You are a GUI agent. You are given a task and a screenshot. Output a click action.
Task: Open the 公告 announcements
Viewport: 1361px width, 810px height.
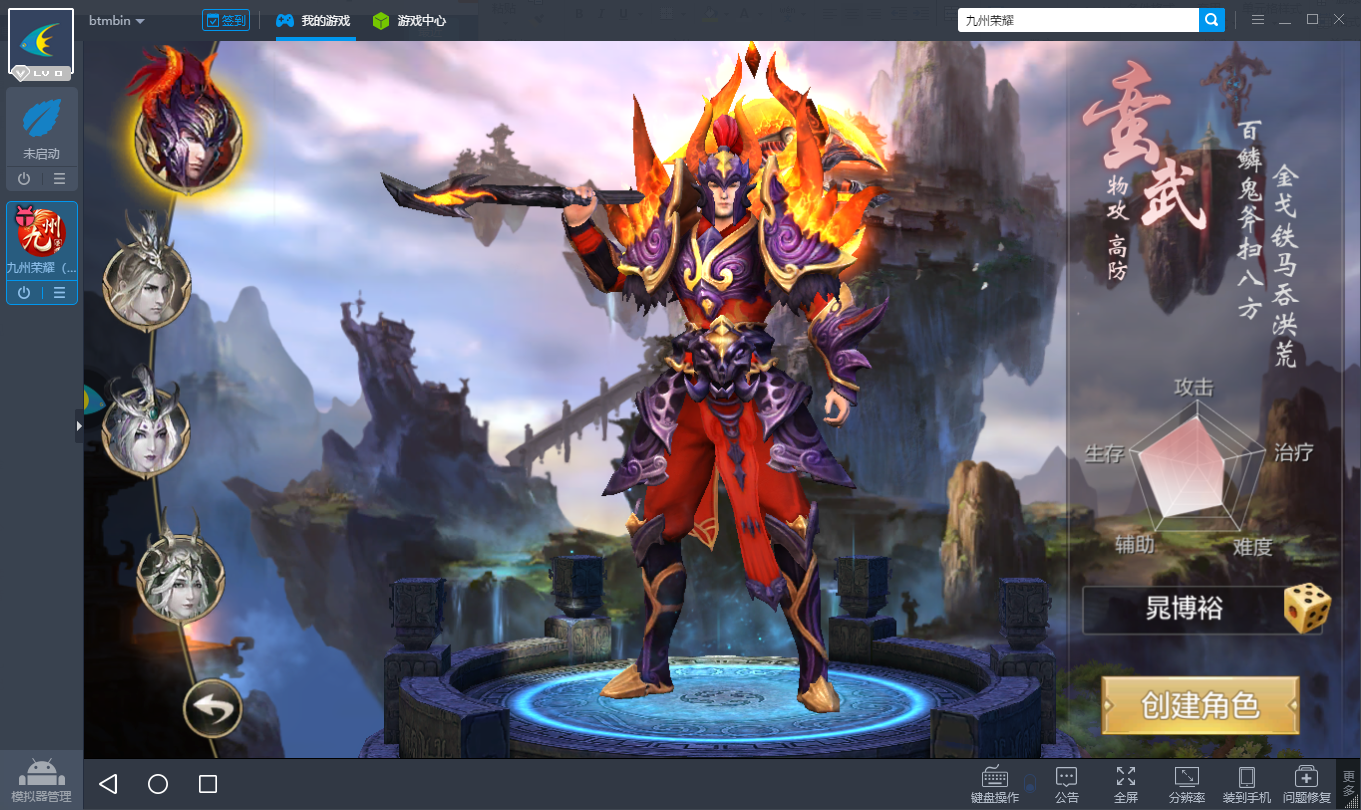pos(1066,784)
